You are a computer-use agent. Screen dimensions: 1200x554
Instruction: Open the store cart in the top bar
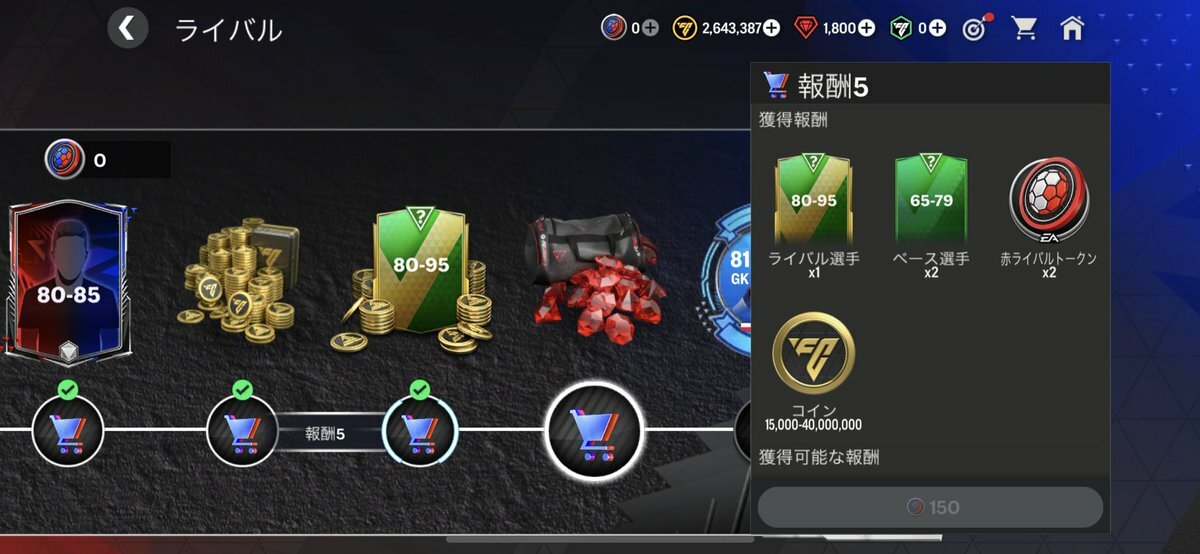point(1024,28)
